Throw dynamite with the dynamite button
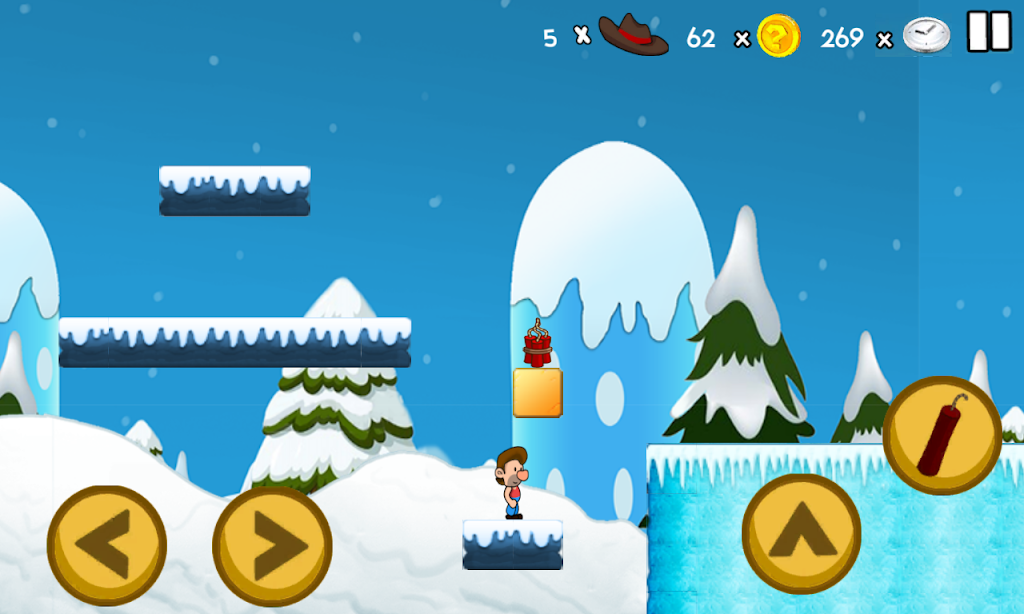 [942, 435]
